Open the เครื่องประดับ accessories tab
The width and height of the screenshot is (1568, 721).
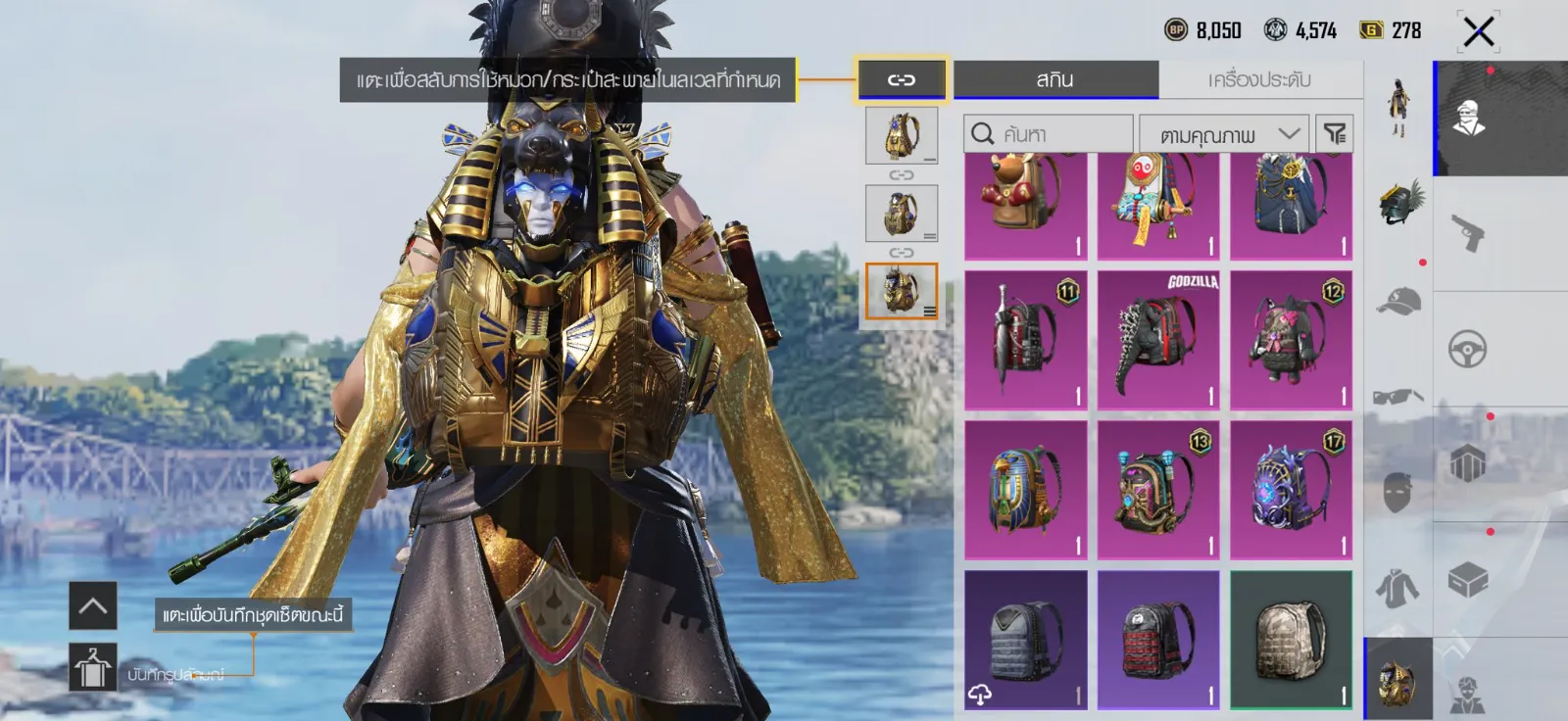(1259, 79)
